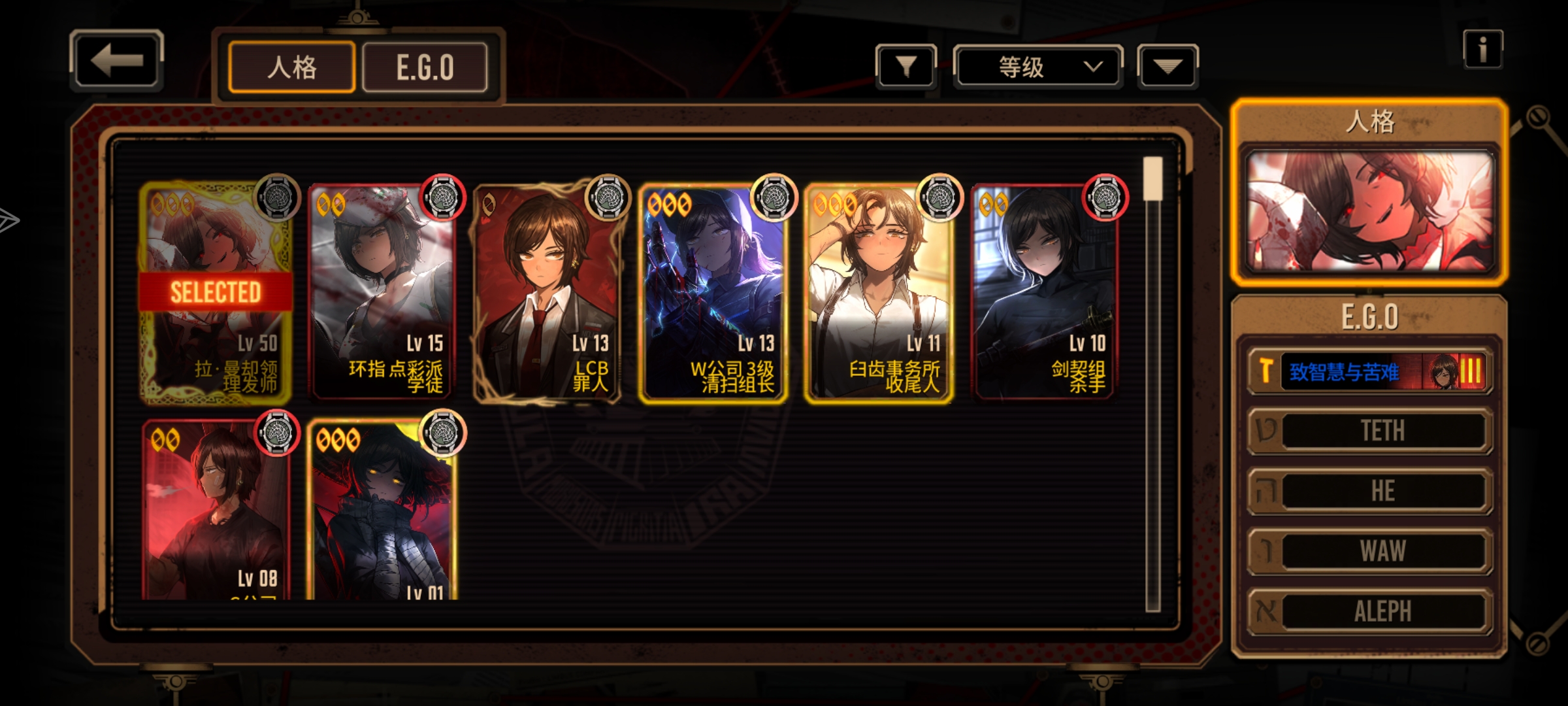
Task: Select the ALEPH E.G.O slot
Action: (x=1370, y=611)
